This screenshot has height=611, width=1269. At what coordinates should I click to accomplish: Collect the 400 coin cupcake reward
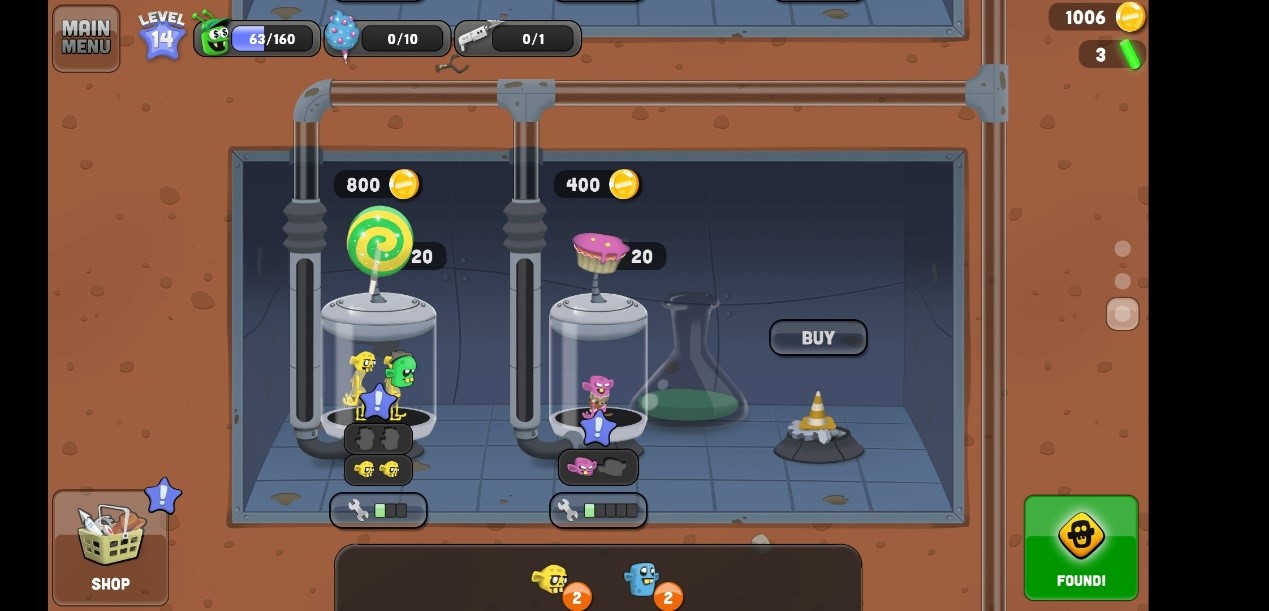[x=597, y=184]
